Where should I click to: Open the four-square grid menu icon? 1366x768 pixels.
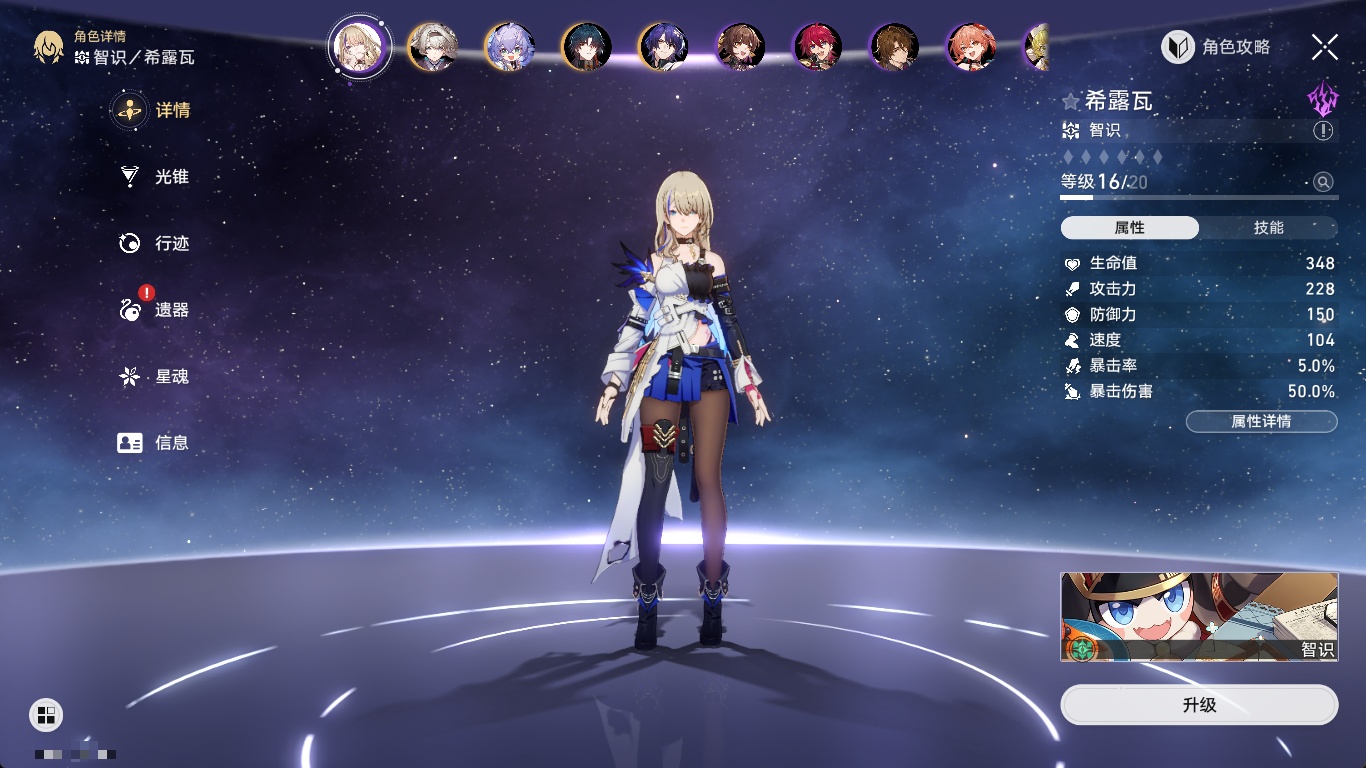click(x=46, y=714)
